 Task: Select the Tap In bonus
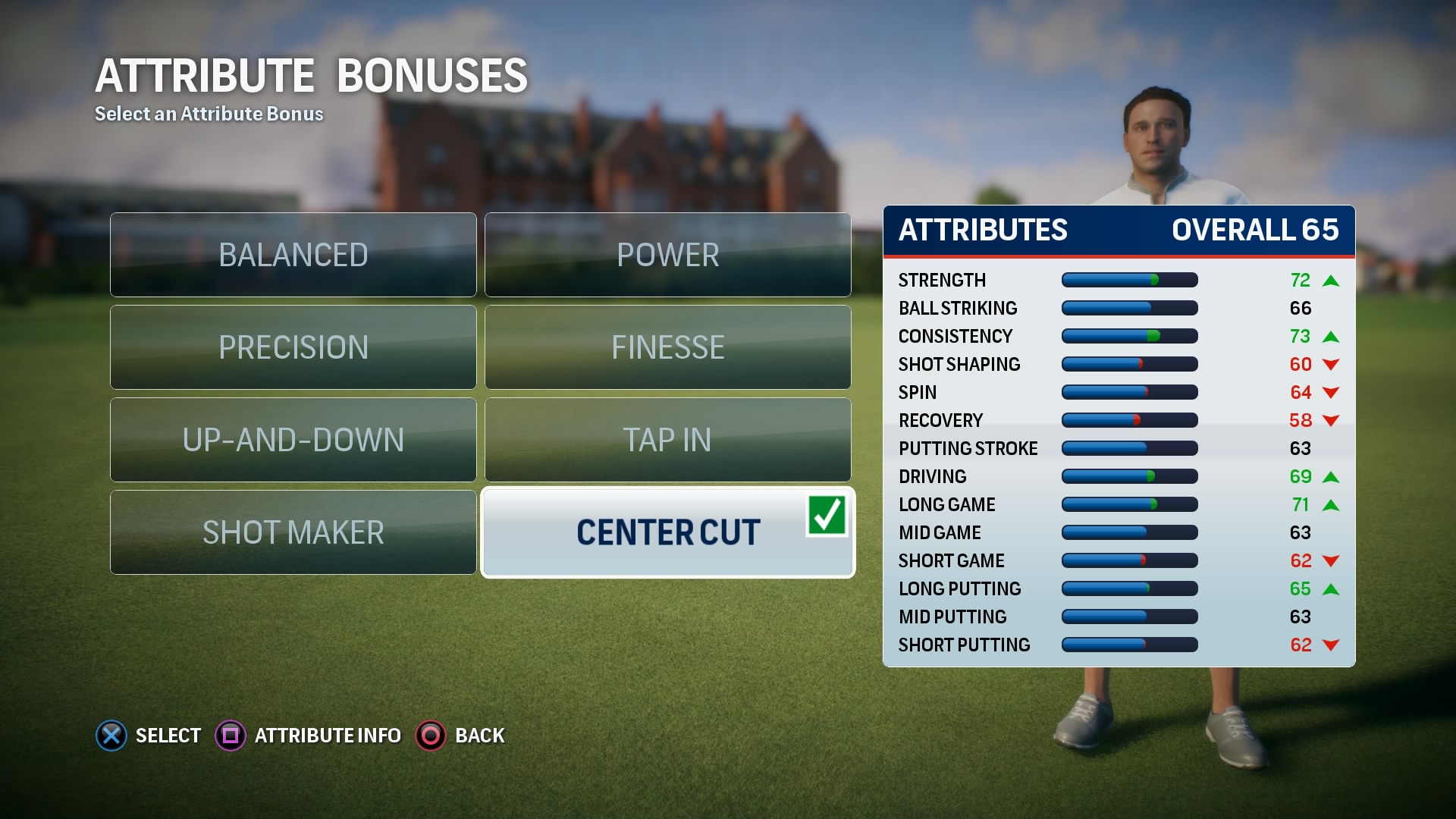click(667, 440)
